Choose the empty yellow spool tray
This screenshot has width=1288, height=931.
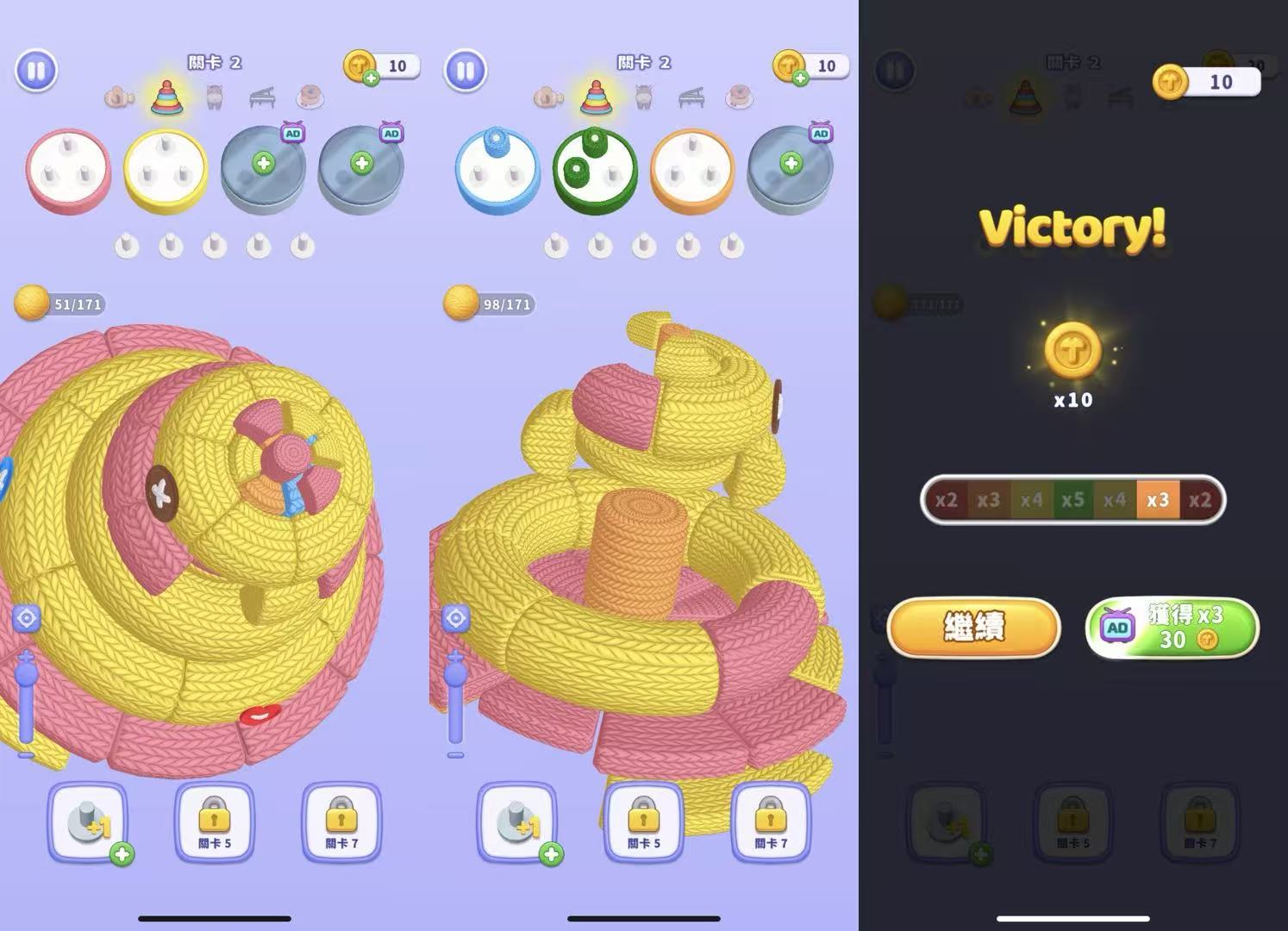point(166,169)
